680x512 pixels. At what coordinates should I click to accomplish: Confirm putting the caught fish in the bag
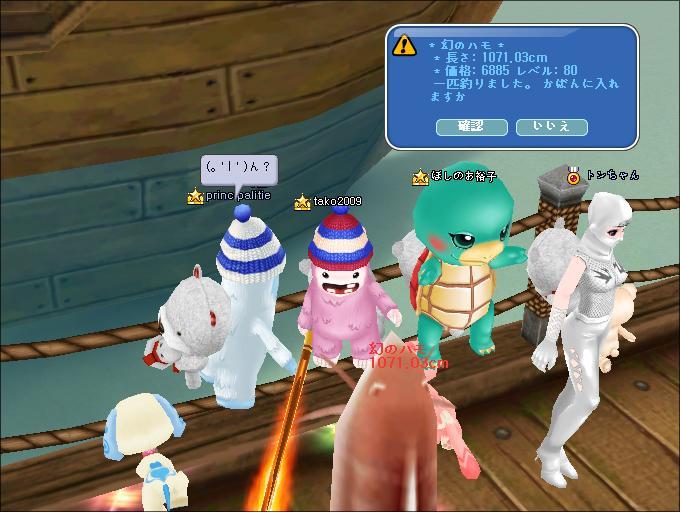[472, 127]
